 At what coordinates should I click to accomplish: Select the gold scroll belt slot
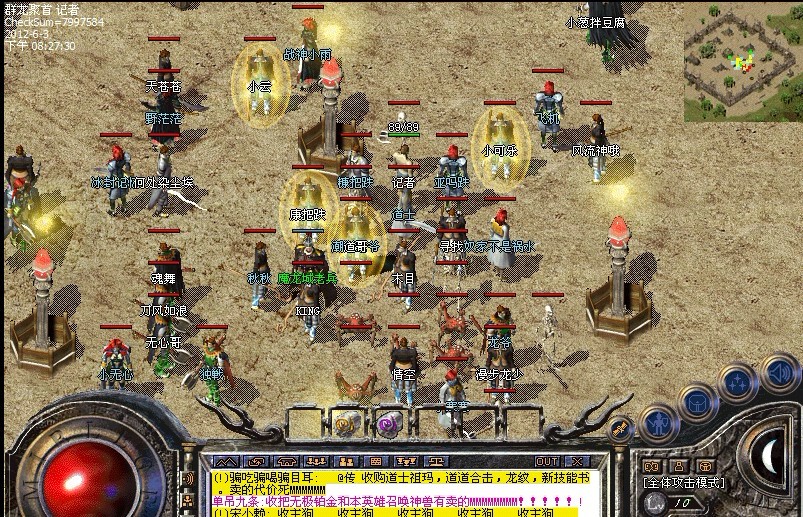point(346,424)
